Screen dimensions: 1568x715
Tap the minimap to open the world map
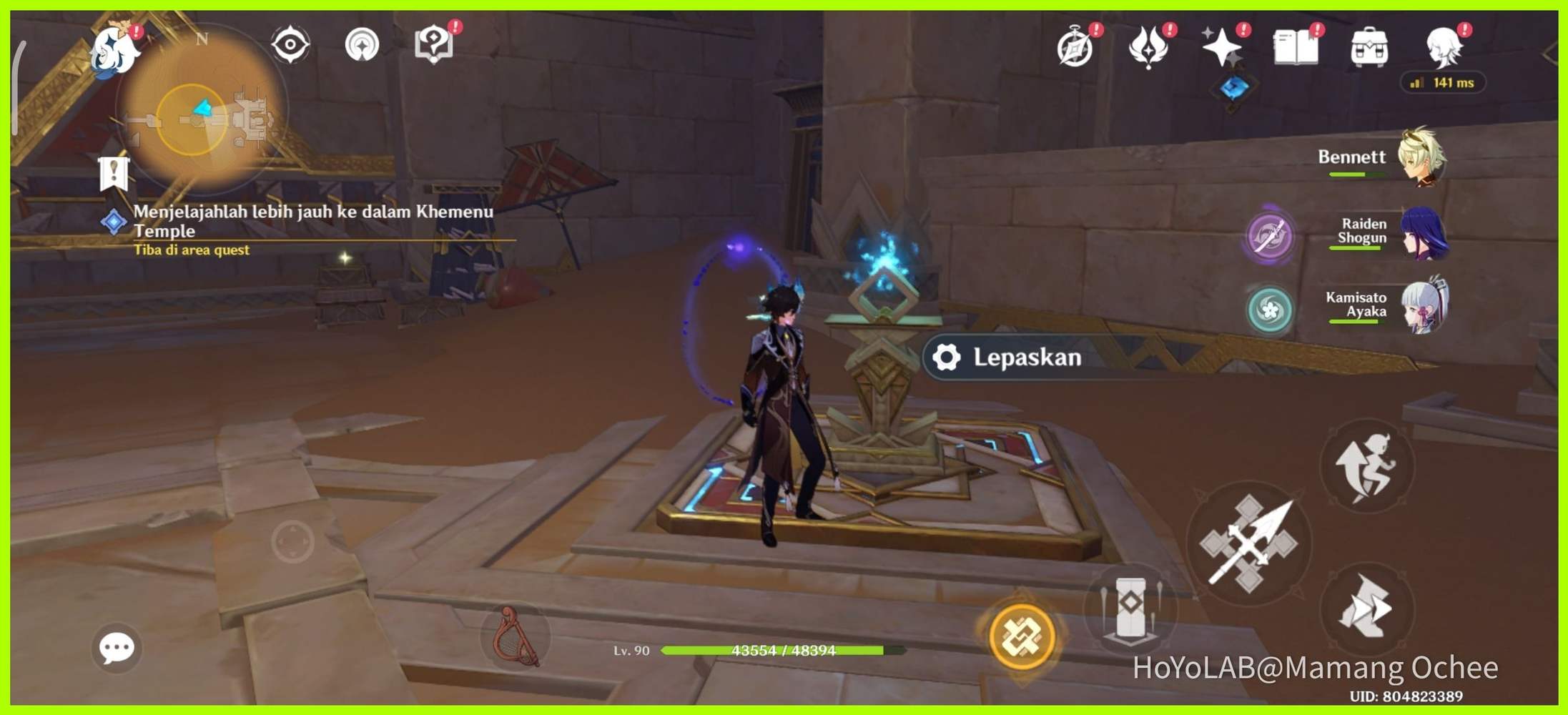click(200, 111)
